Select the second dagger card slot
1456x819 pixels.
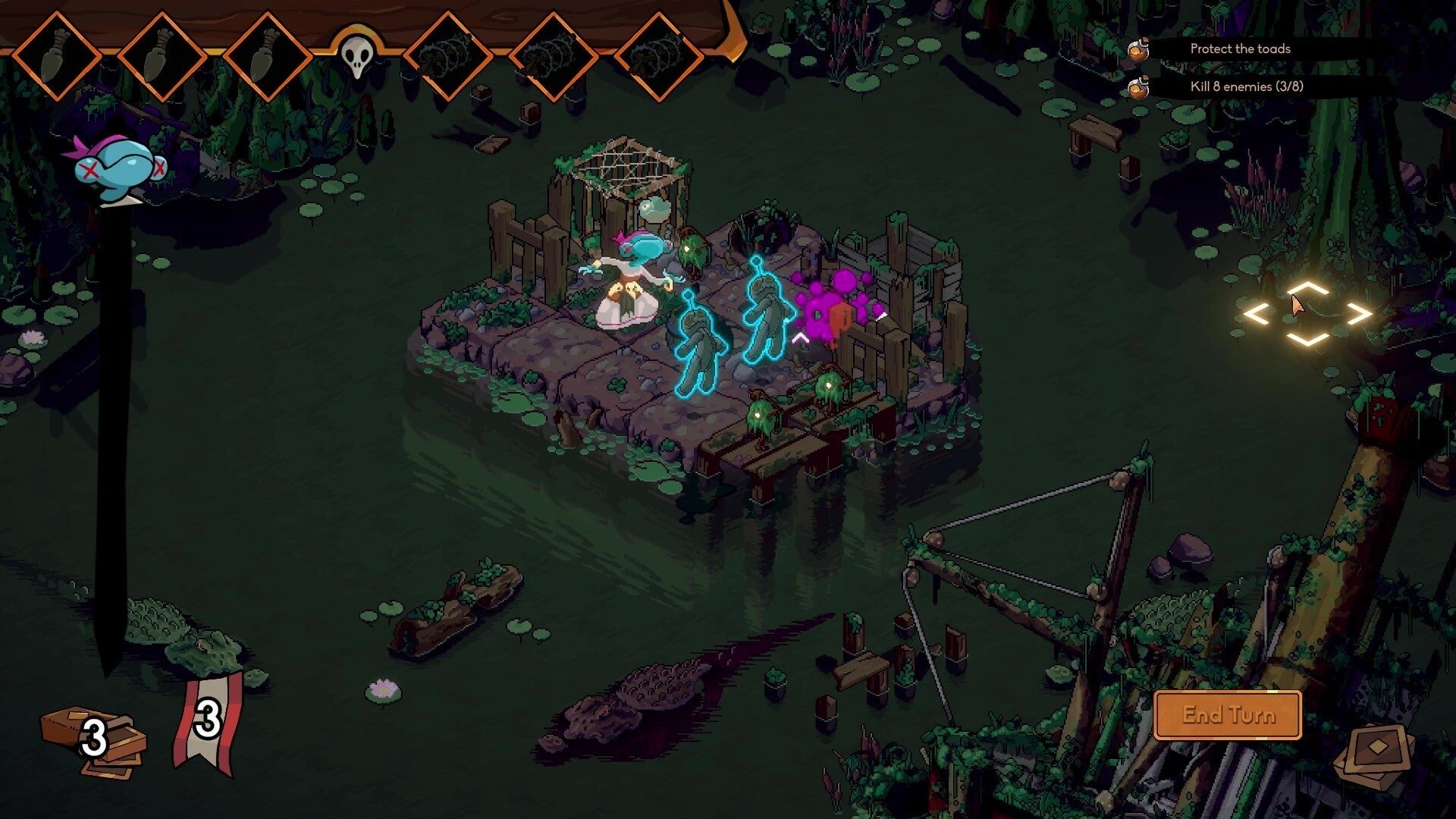click(x=162, y=53)
